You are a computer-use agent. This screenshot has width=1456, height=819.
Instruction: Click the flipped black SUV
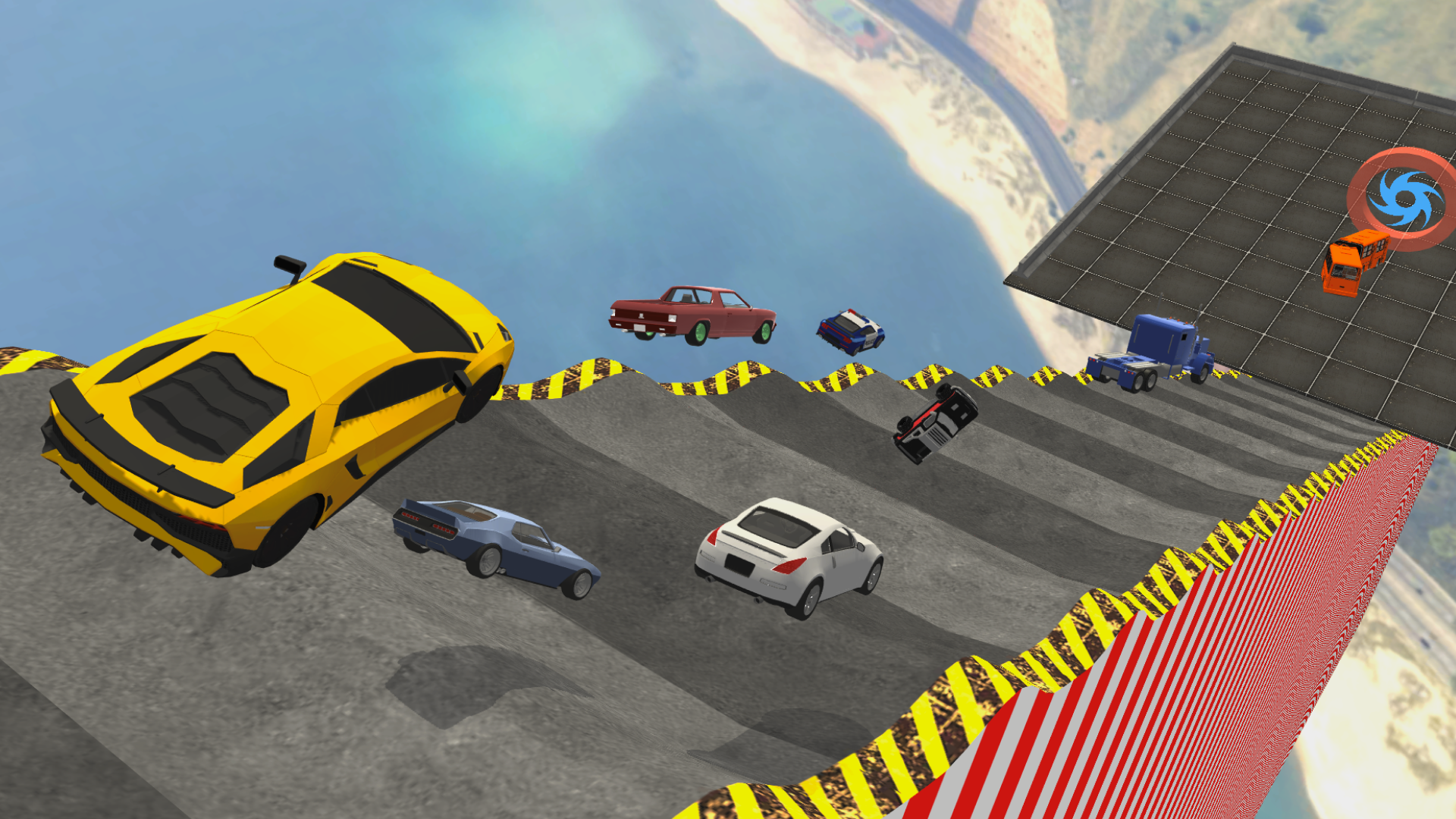(937, 421)
